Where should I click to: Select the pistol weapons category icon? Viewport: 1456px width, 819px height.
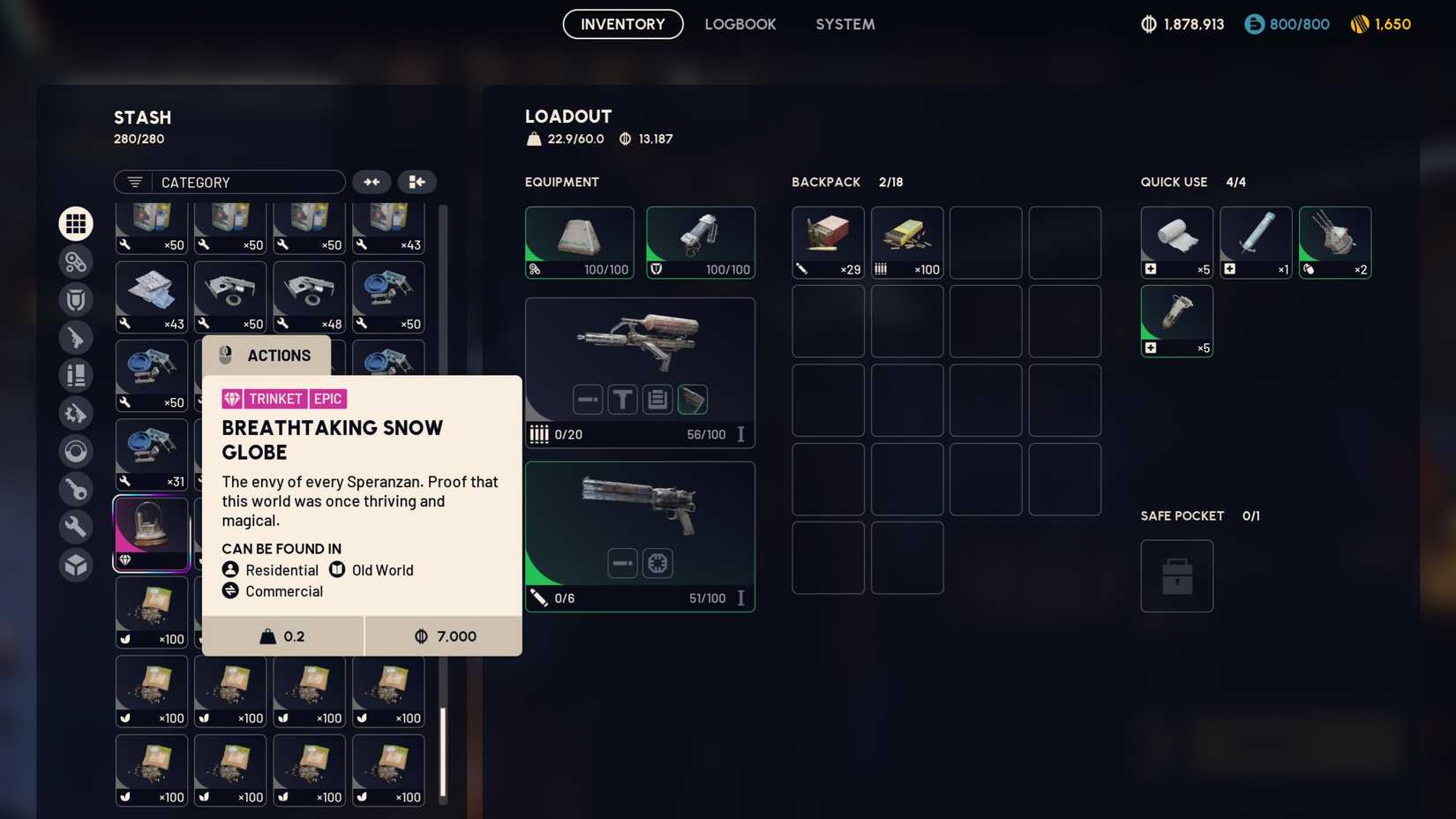(76, 338)
